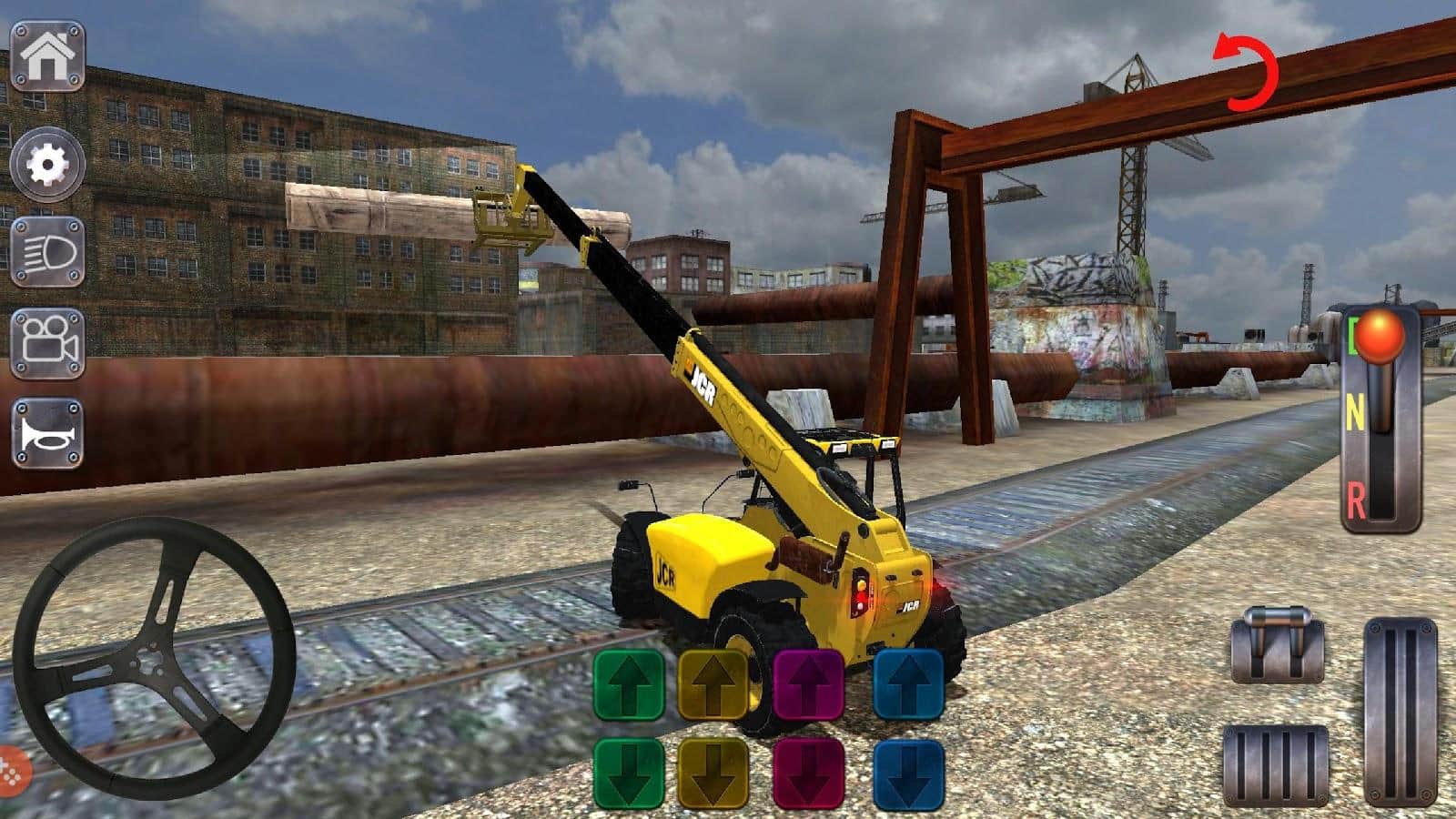The image size is (1456, 819).
Task: Activate the magenta up arrow button
Action: point(809,685)
